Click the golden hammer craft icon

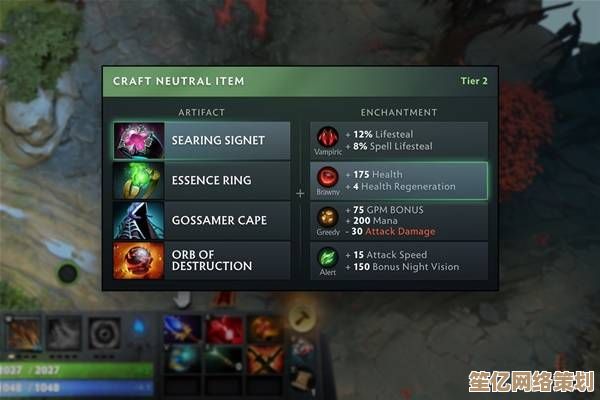301,319
